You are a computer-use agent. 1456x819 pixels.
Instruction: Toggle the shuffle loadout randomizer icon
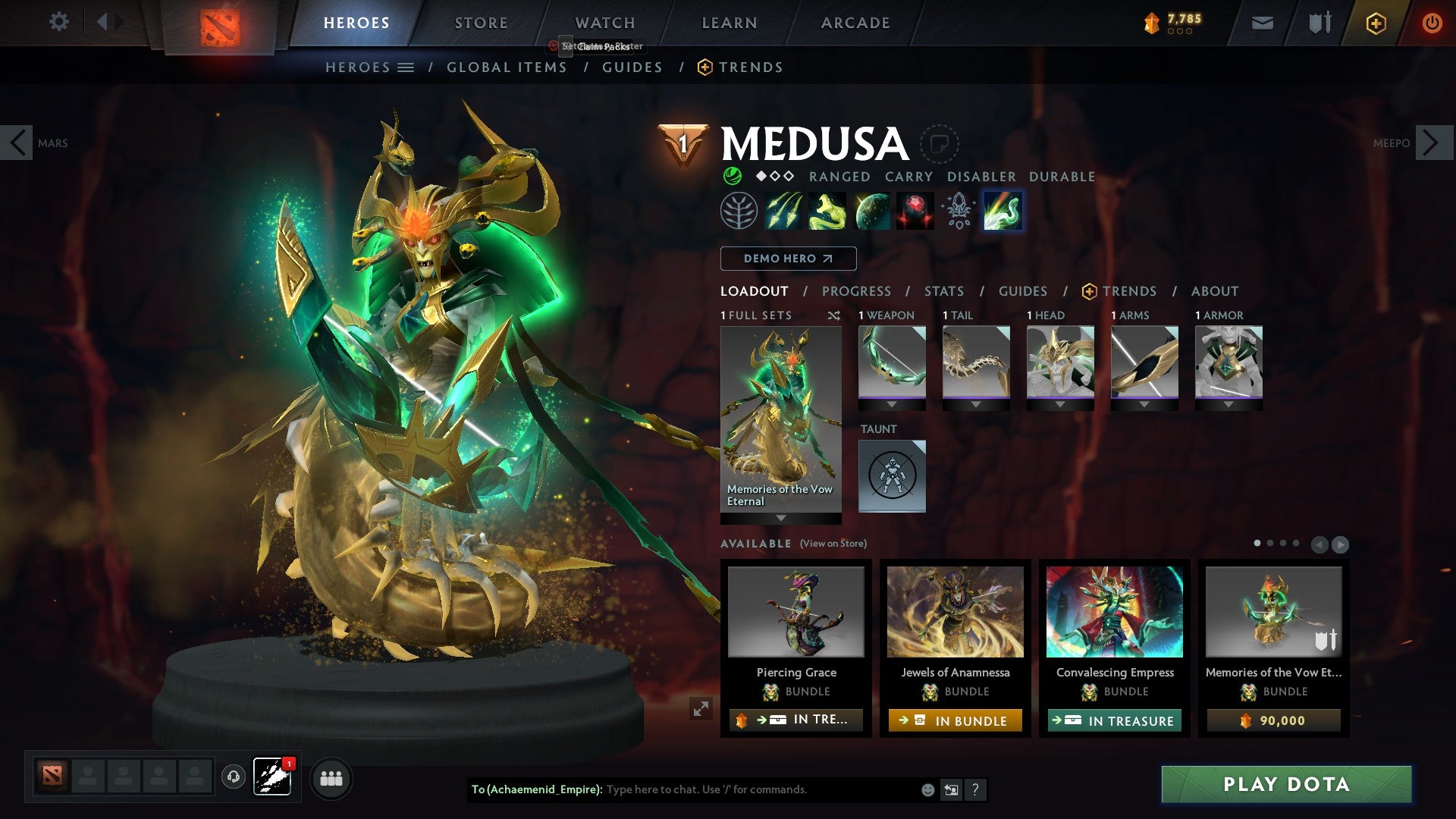[834, 315]
